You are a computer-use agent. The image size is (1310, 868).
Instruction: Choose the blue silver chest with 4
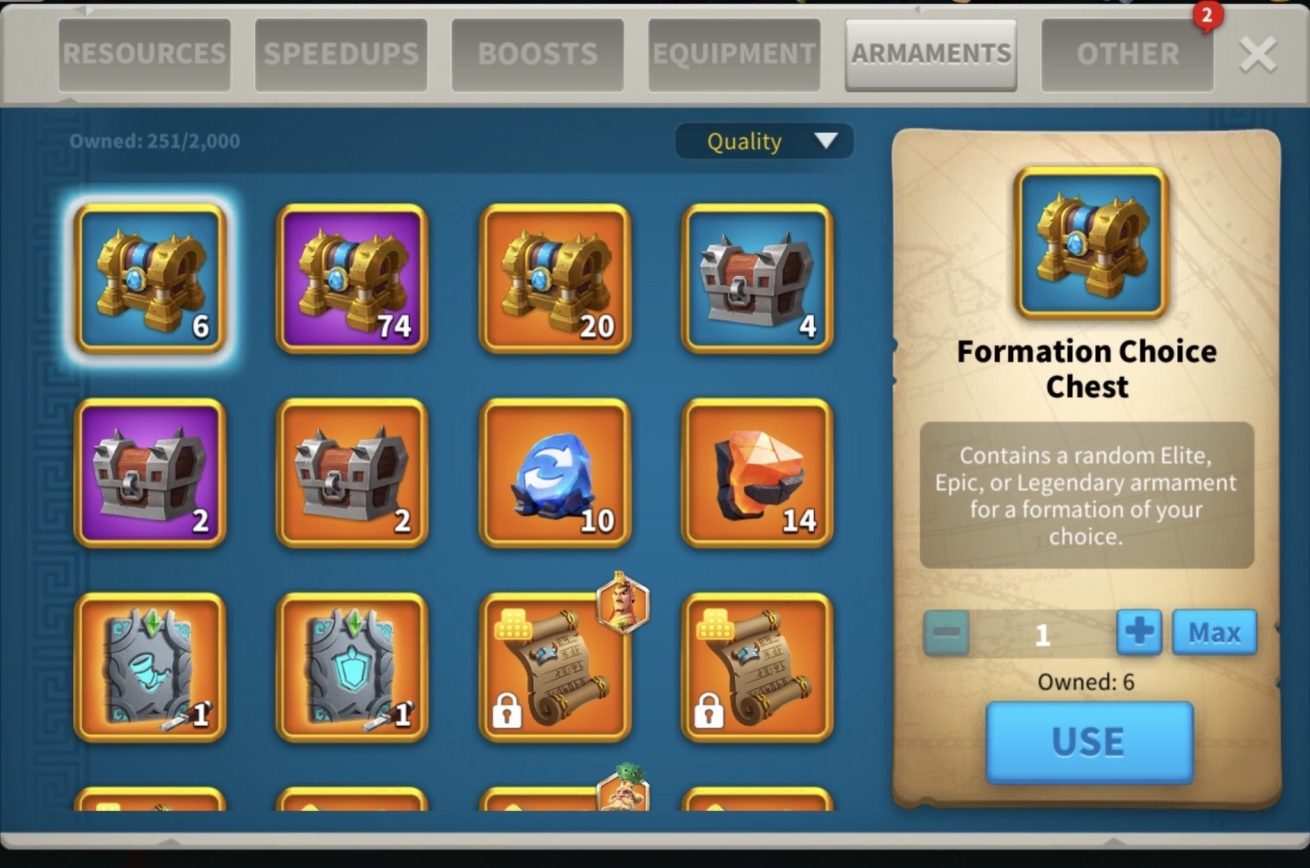tap(757, 279)
